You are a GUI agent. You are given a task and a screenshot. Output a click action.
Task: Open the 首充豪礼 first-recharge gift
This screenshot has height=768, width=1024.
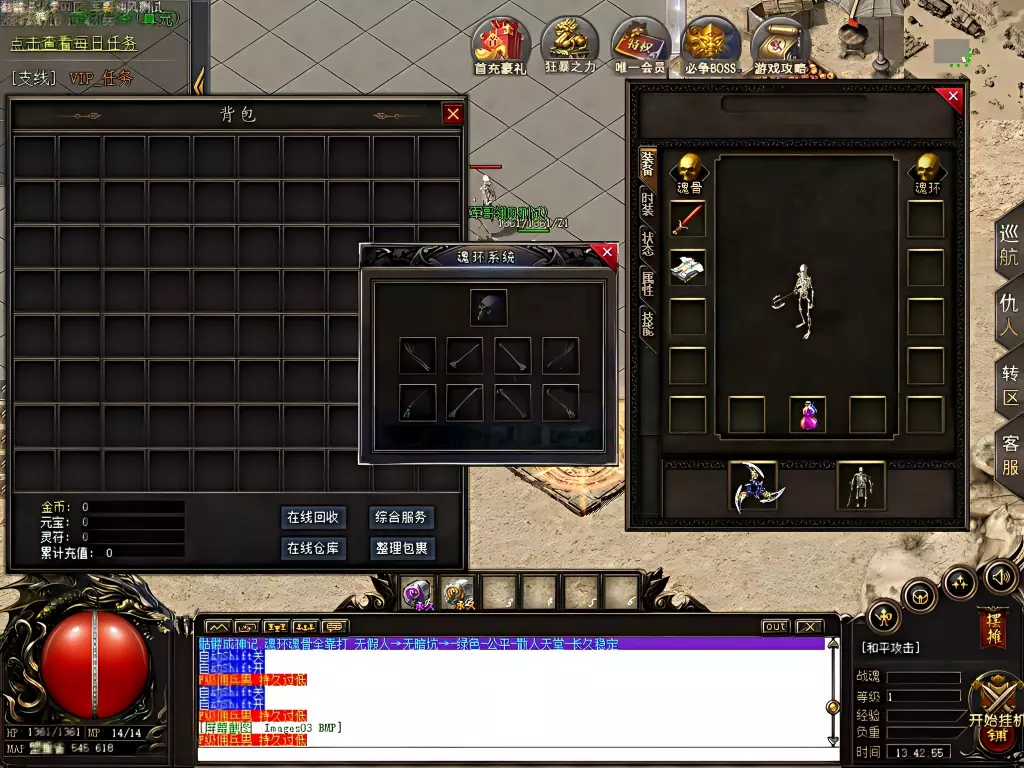point(501,45)
